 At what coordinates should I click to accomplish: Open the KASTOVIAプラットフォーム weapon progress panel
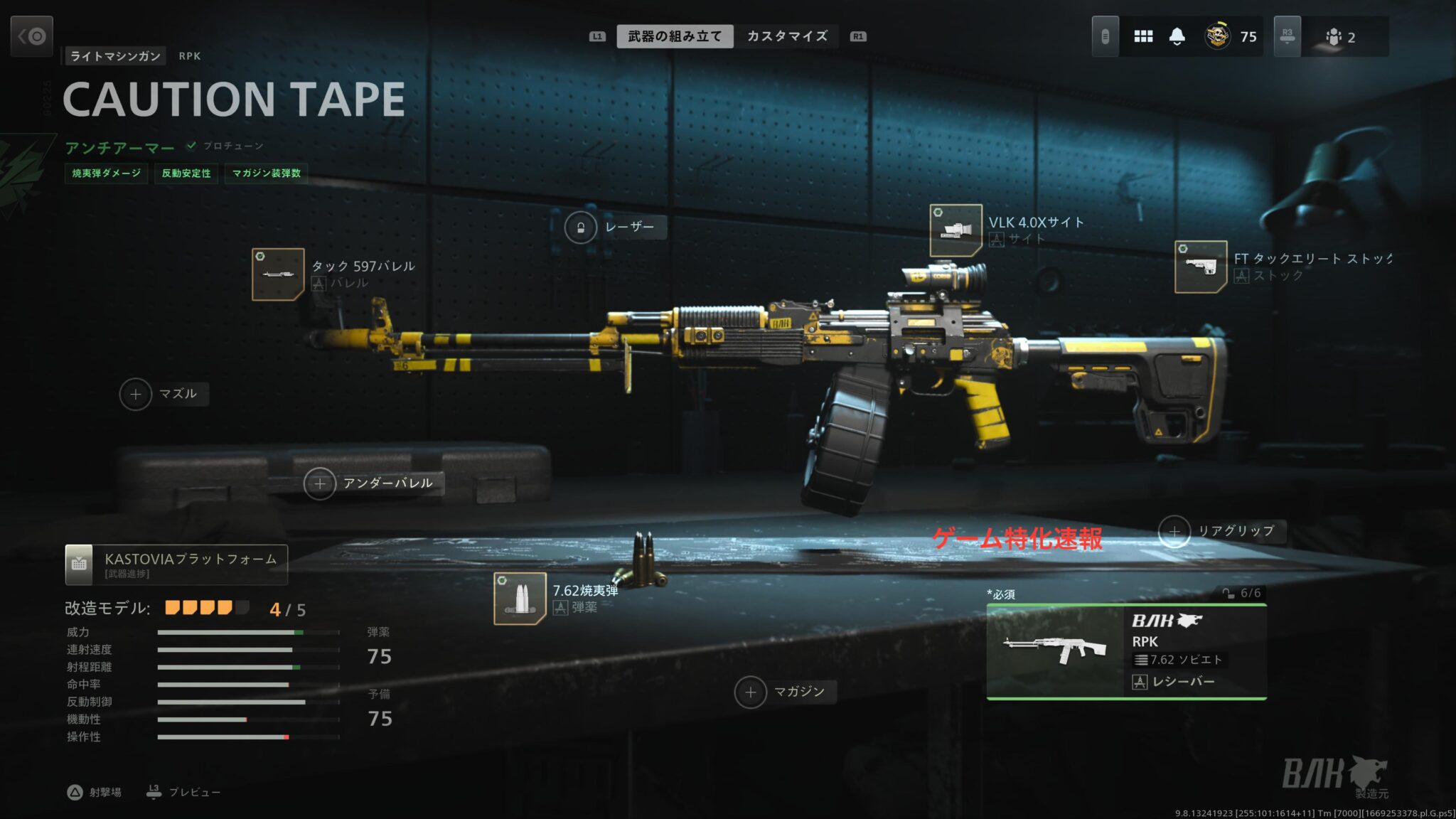pos(176,564)
